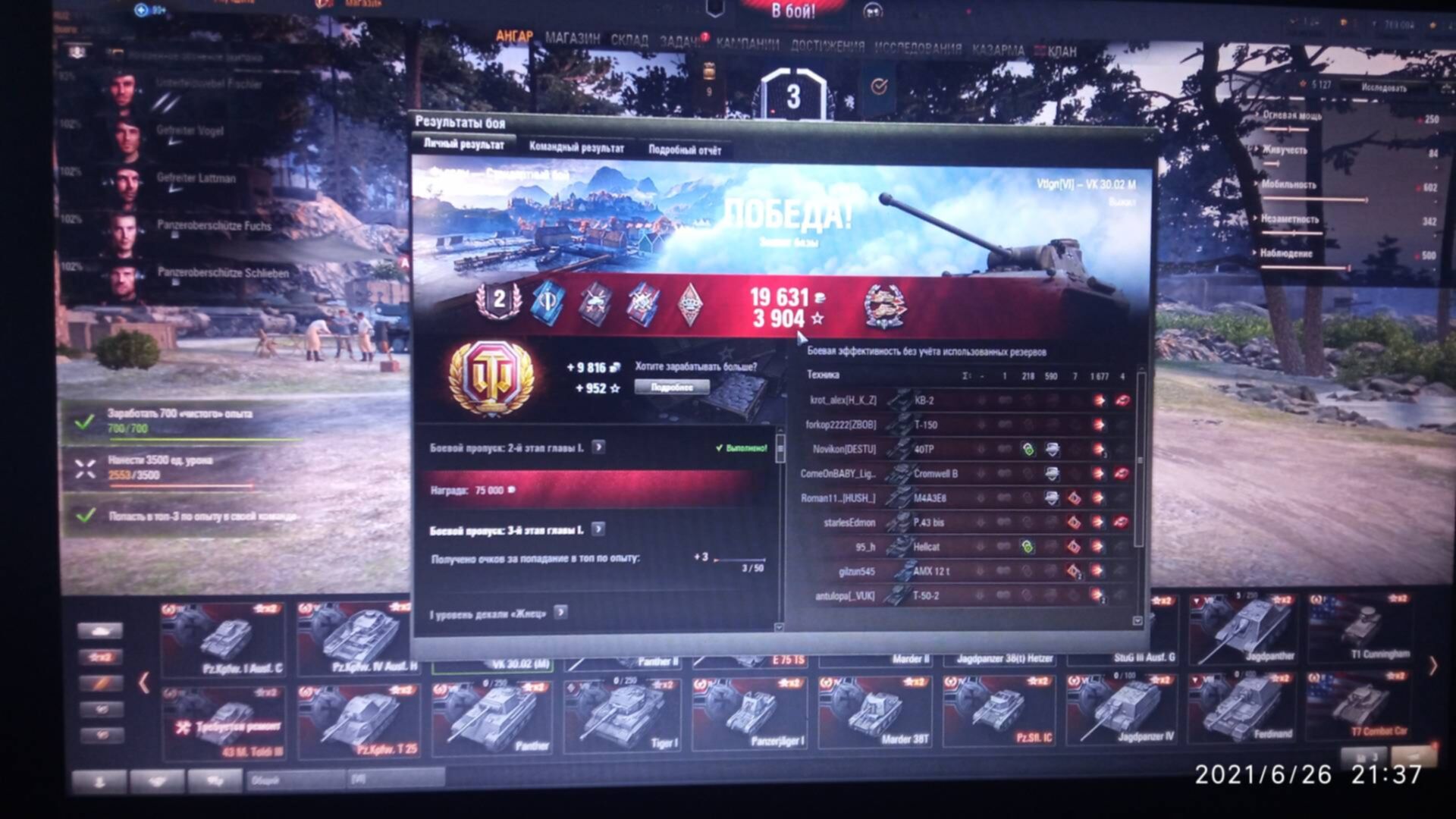Pick the Ferdinand tank destroyer
Screen dimensions: 1456x819
(x=1244, y=709)
